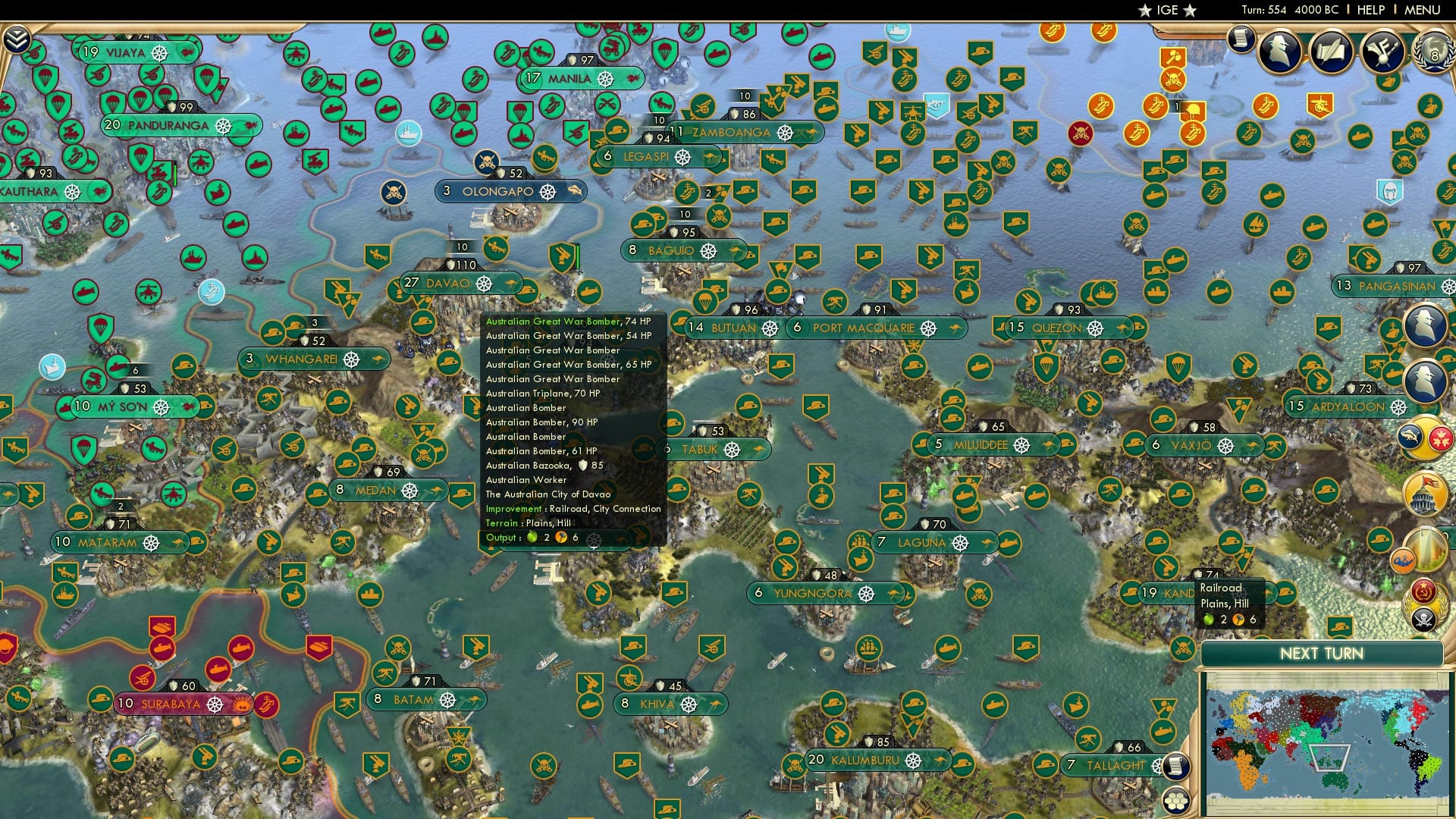Click Manila's production wheel icon

tap(604, 78)
